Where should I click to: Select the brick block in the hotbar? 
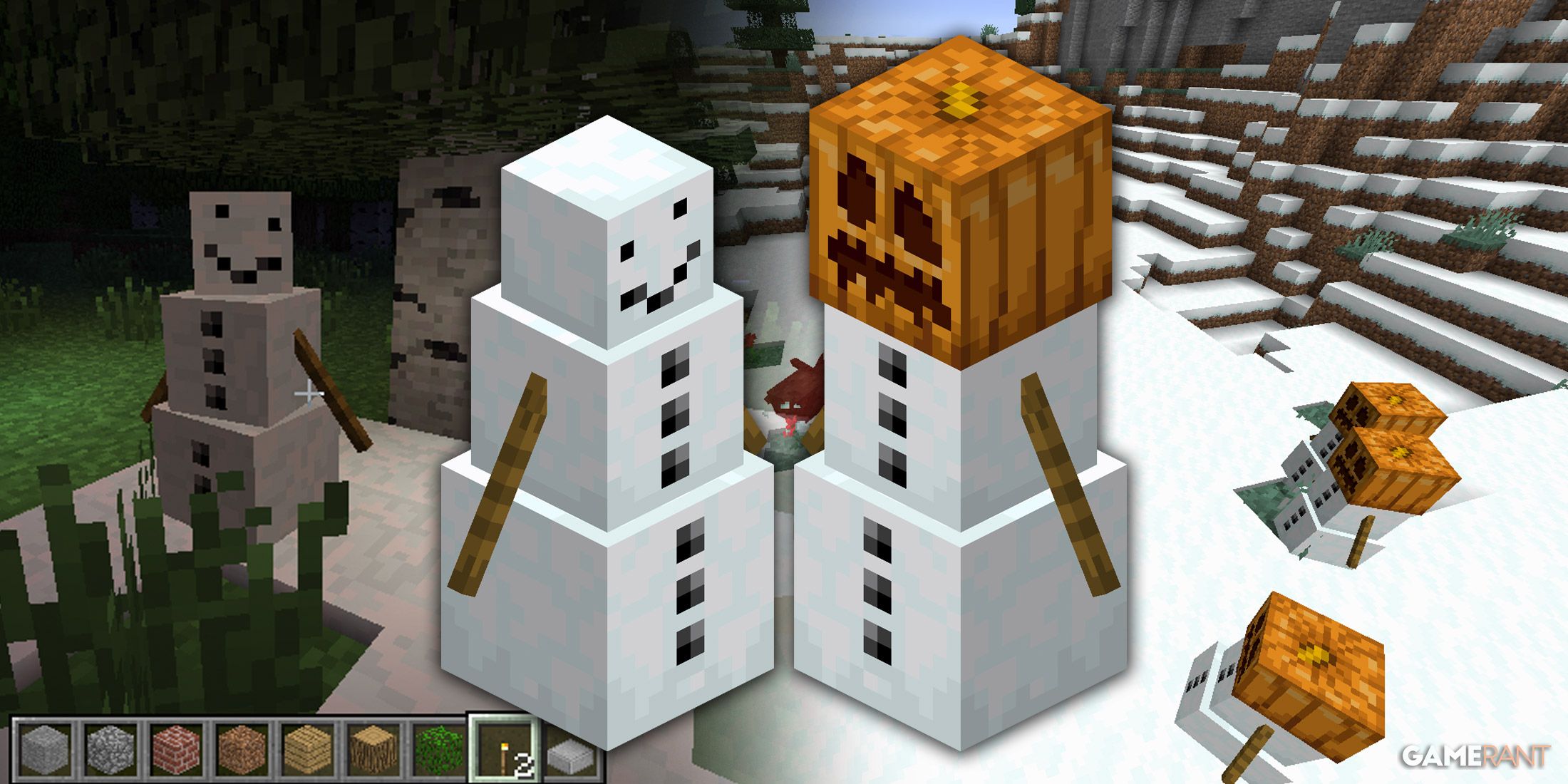coord(176,748)
